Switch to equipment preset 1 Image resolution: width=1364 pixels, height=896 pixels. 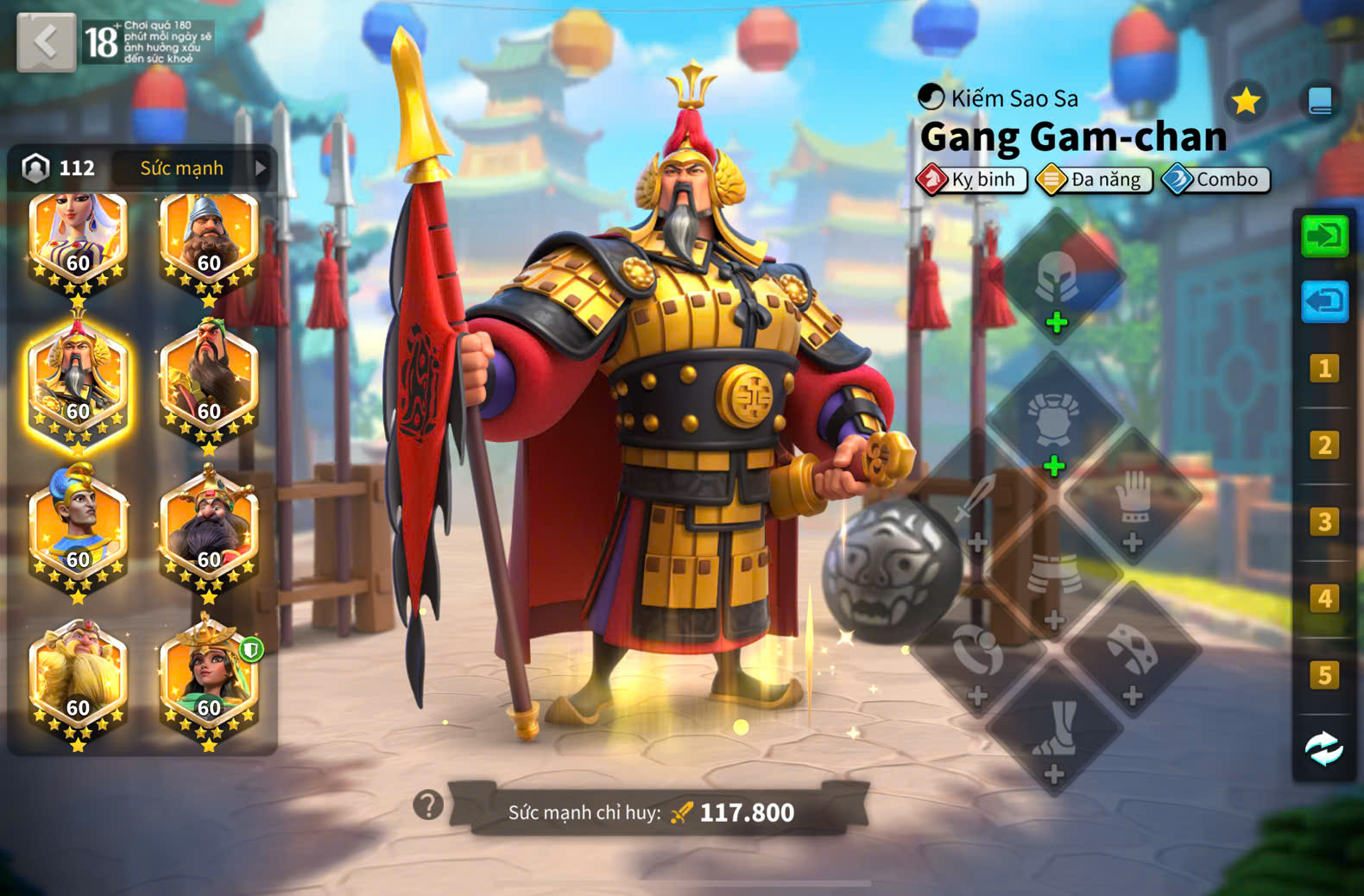tap(1323, 369)
